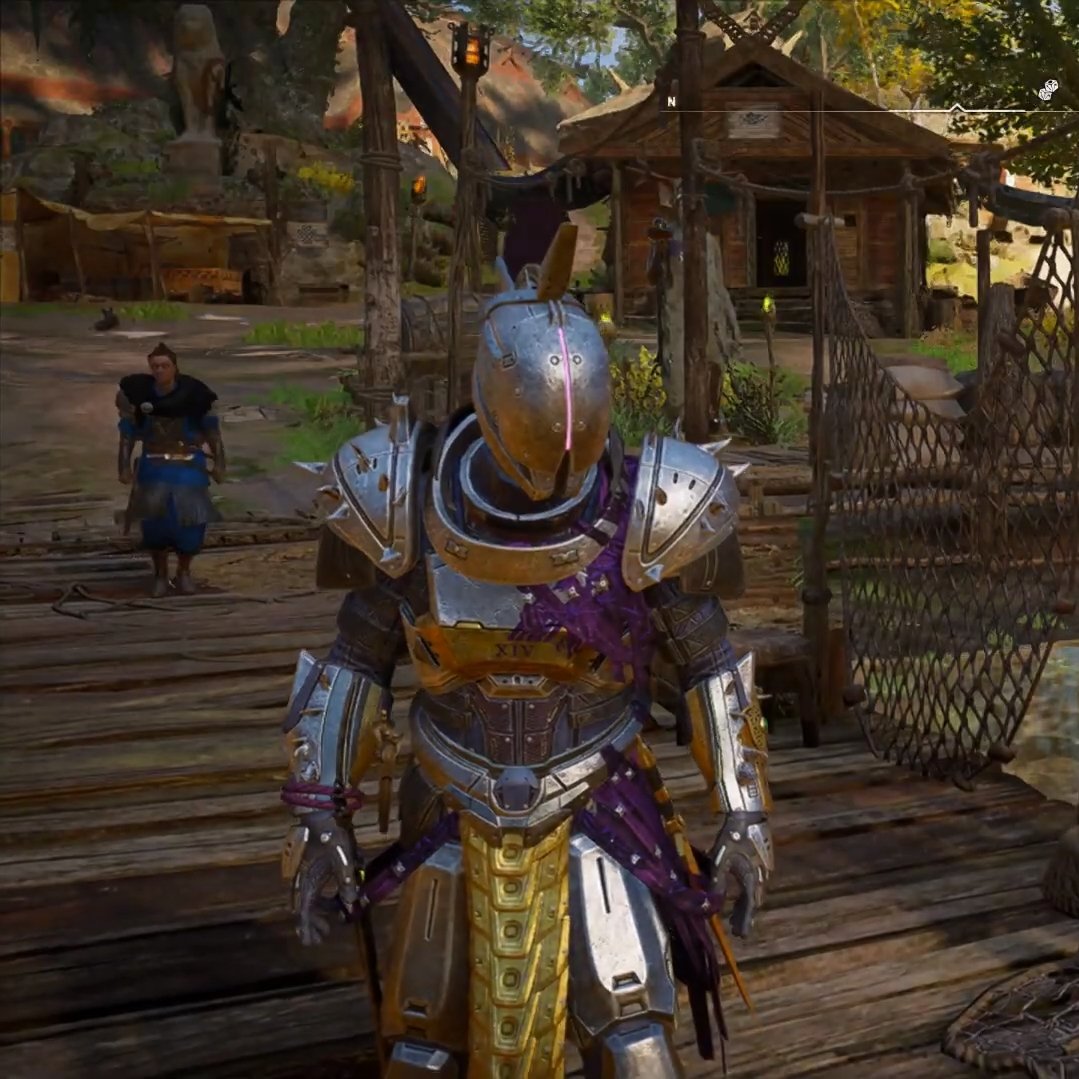The width and height of the screenshot is (1079, 1079).
Task: Click the dice marker on the compass
Action: [1047, 91]
